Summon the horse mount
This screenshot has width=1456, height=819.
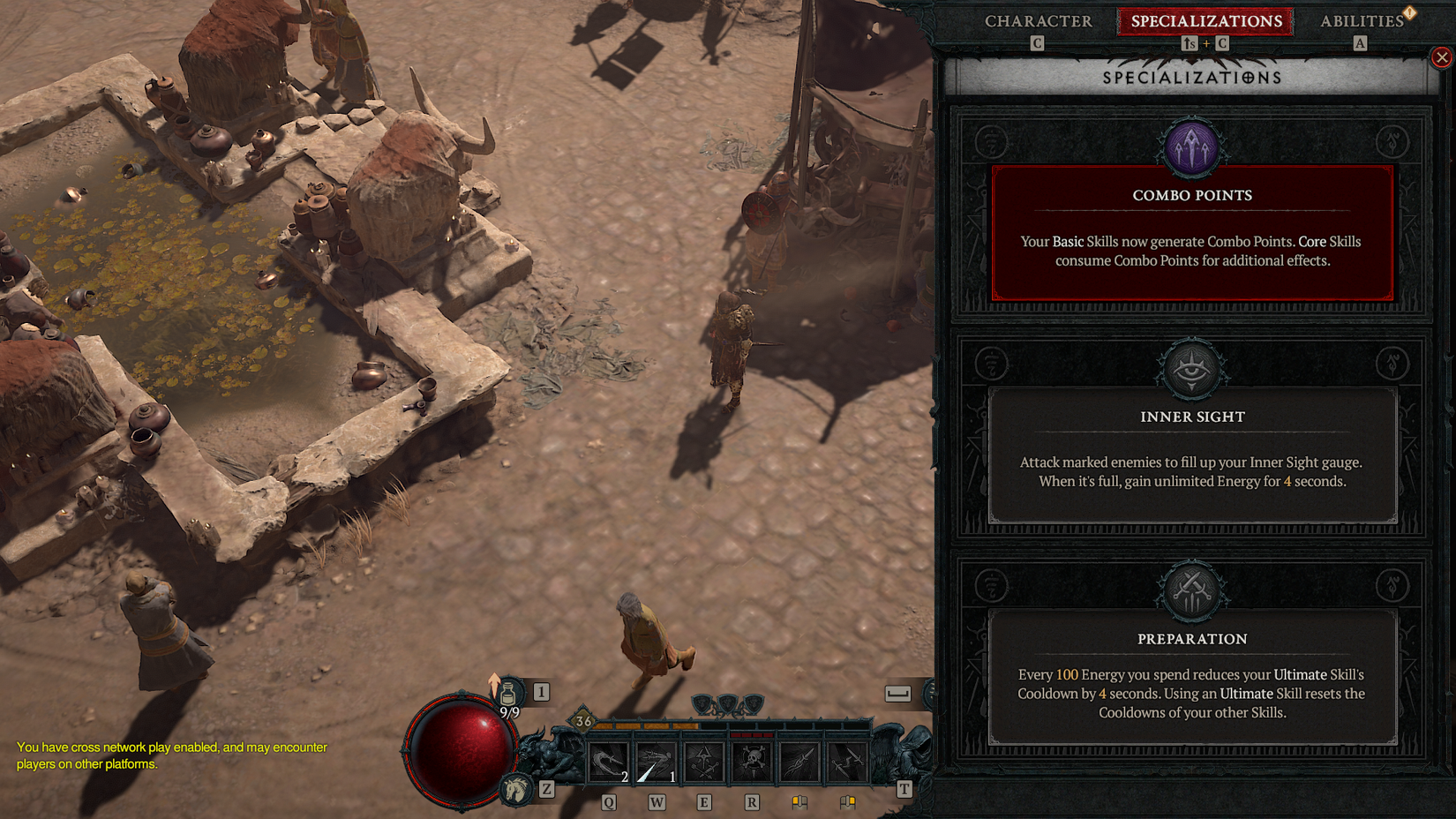516,788
